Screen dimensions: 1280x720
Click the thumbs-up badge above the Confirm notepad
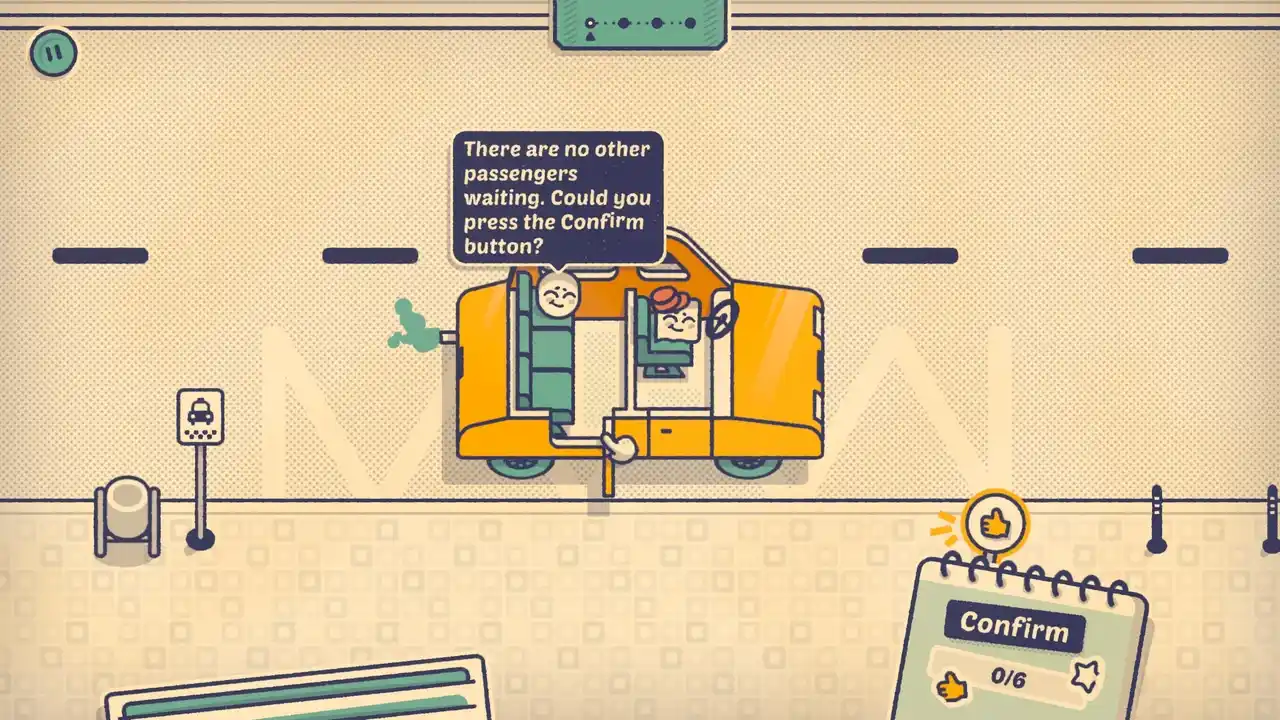click(995, 522)
